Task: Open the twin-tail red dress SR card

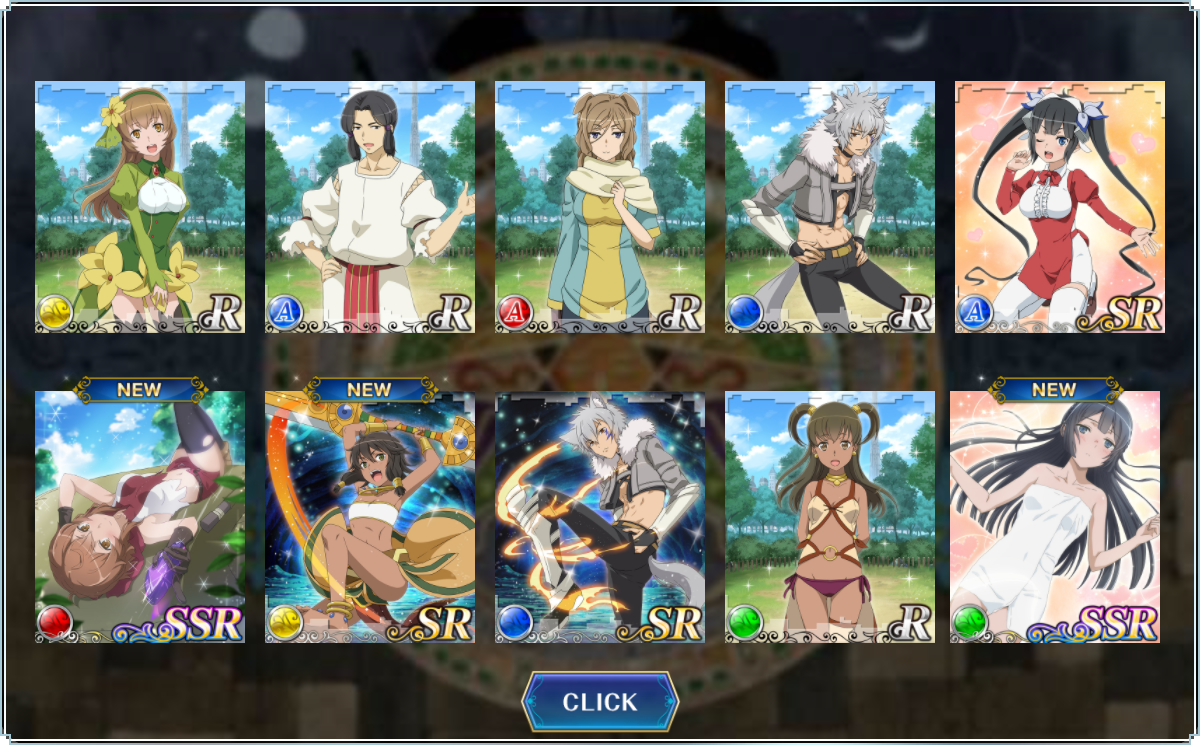Action: [x=1060, y=207]
